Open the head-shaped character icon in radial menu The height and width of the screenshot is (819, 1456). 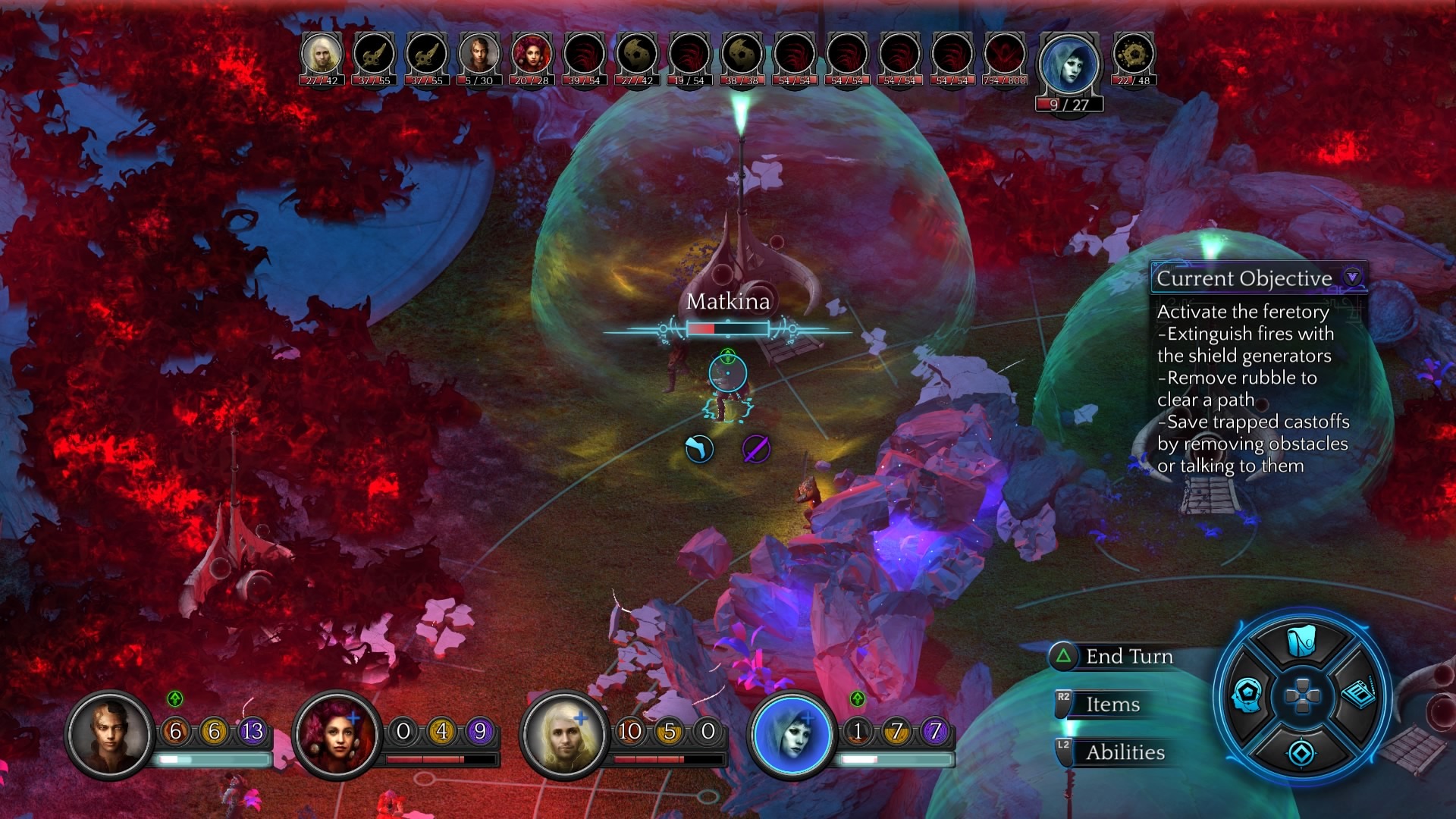1247,694
